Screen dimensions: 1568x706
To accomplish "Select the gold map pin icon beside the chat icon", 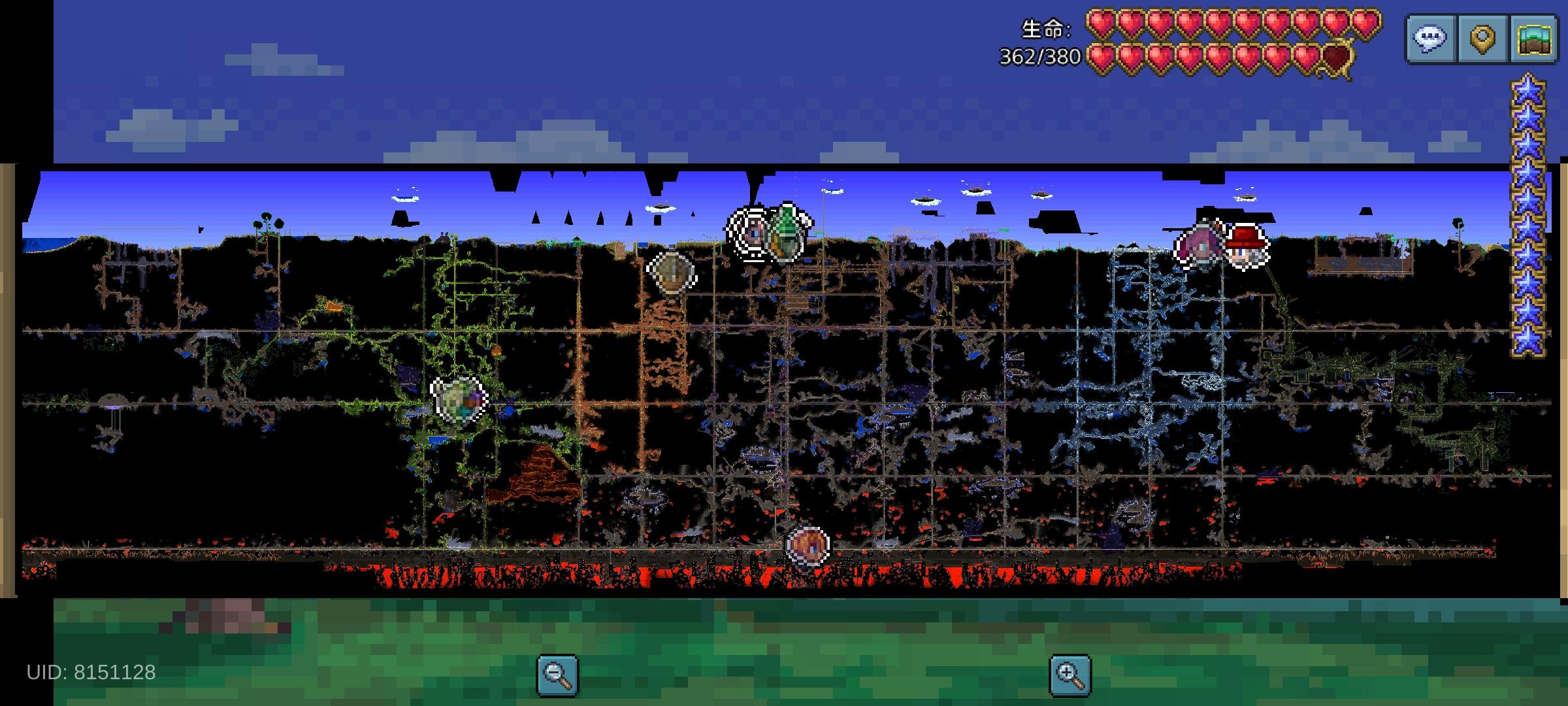I will [x=1482, y=38].
